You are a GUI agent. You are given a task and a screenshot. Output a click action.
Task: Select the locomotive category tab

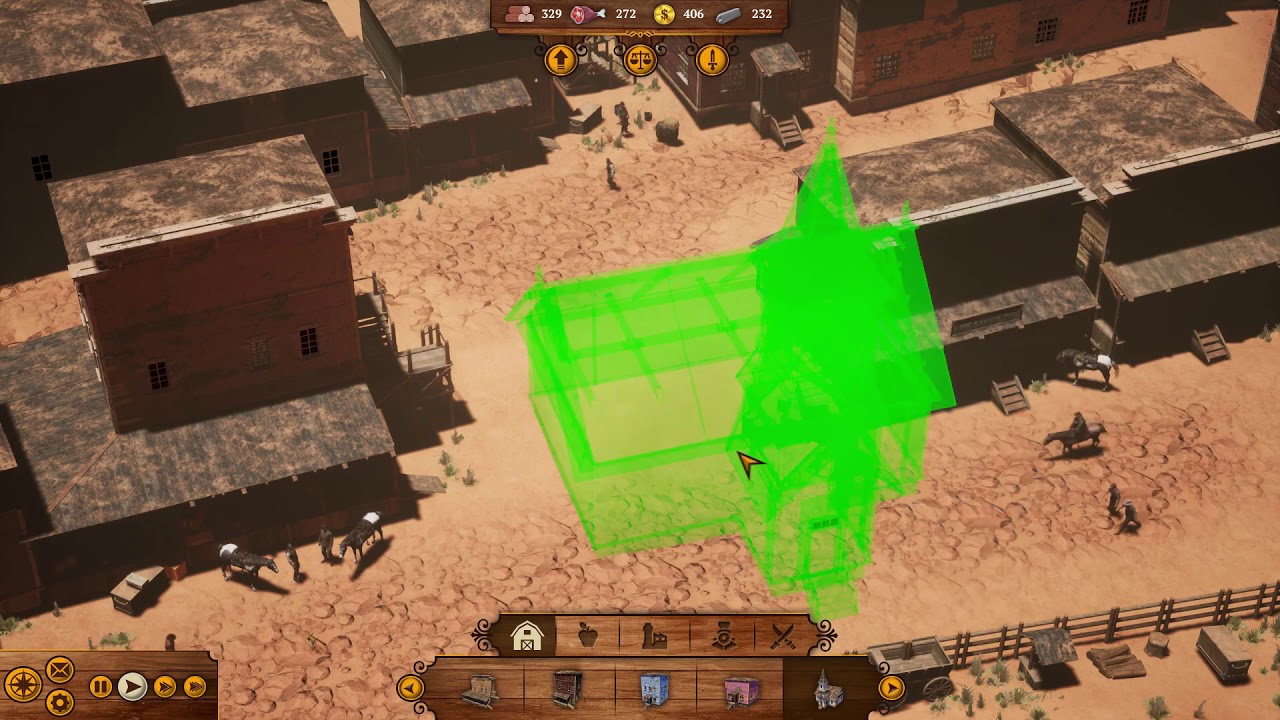coord(723,637)
